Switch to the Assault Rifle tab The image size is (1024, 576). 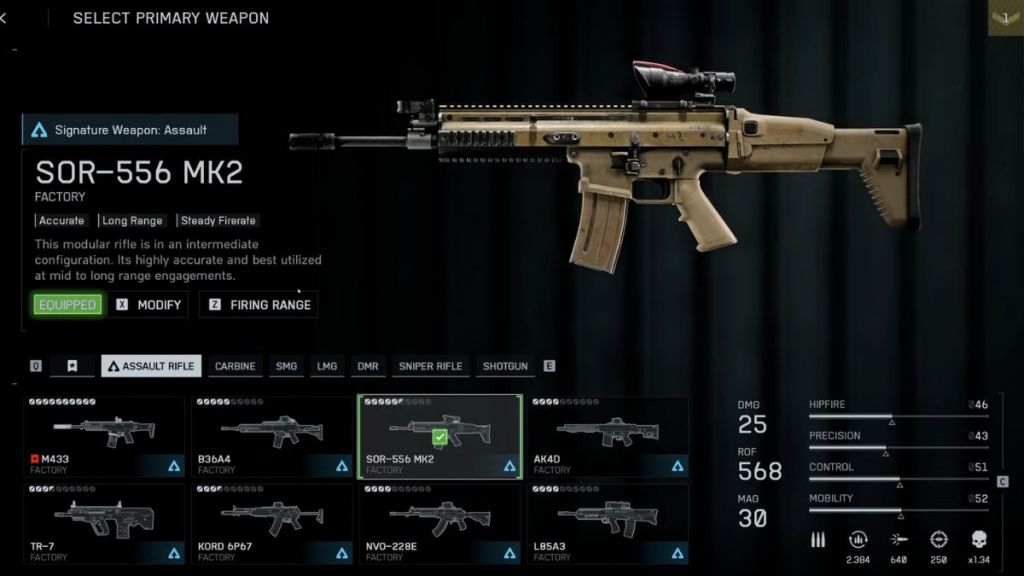[151, 366]
